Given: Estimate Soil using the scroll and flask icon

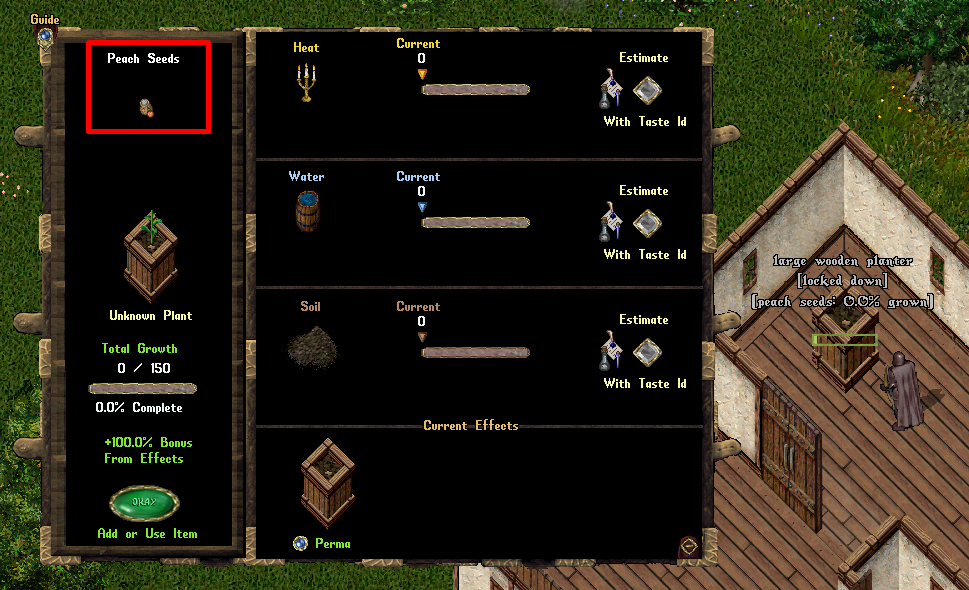Looking at the screenshot, I should 612,351.
